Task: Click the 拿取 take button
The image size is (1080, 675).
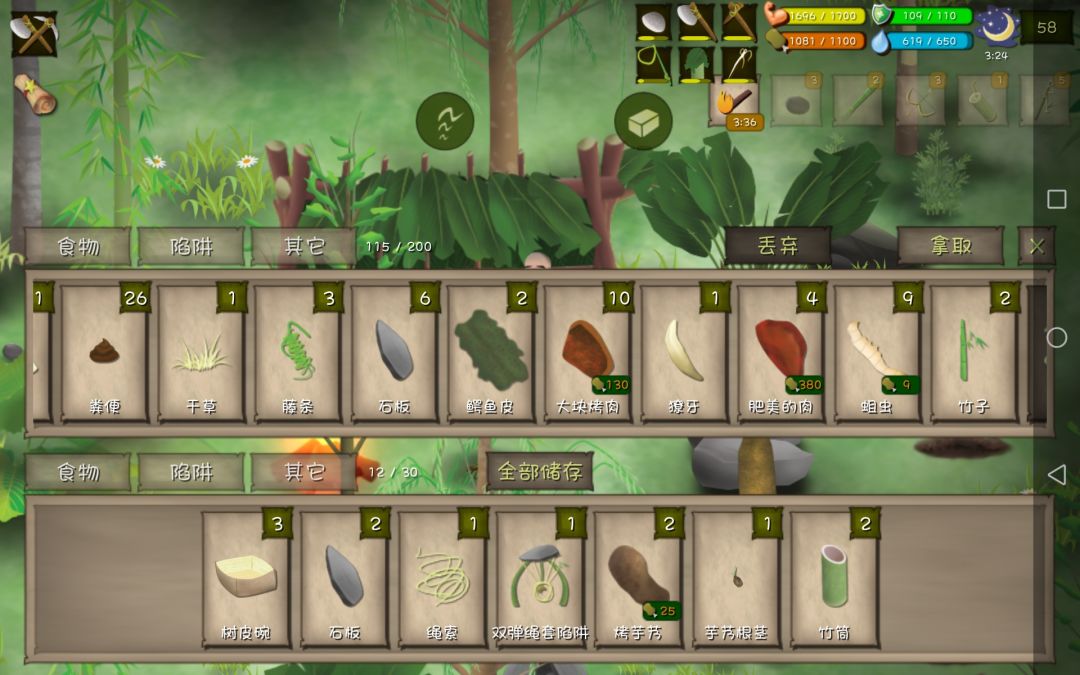Action: tap(949, 246)
